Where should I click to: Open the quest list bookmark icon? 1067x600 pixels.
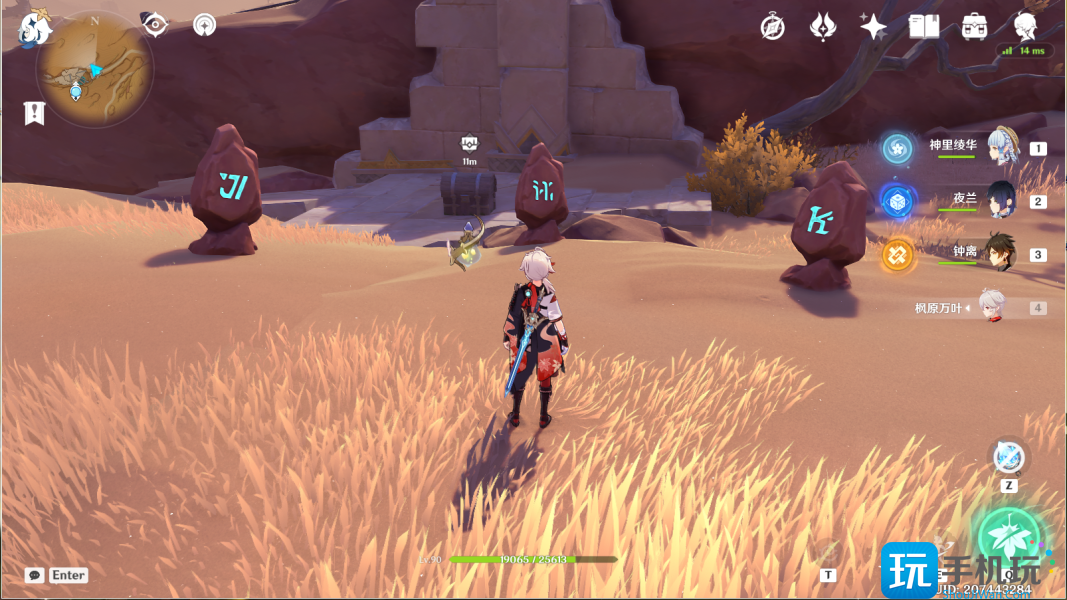coord(35,113)
